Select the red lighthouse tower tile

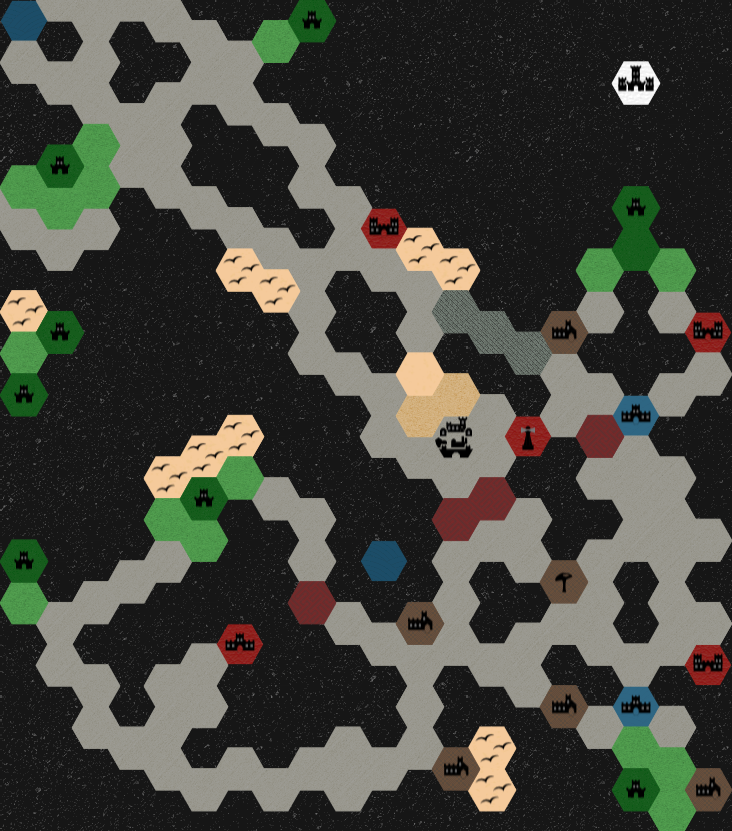tap(527, 436)
